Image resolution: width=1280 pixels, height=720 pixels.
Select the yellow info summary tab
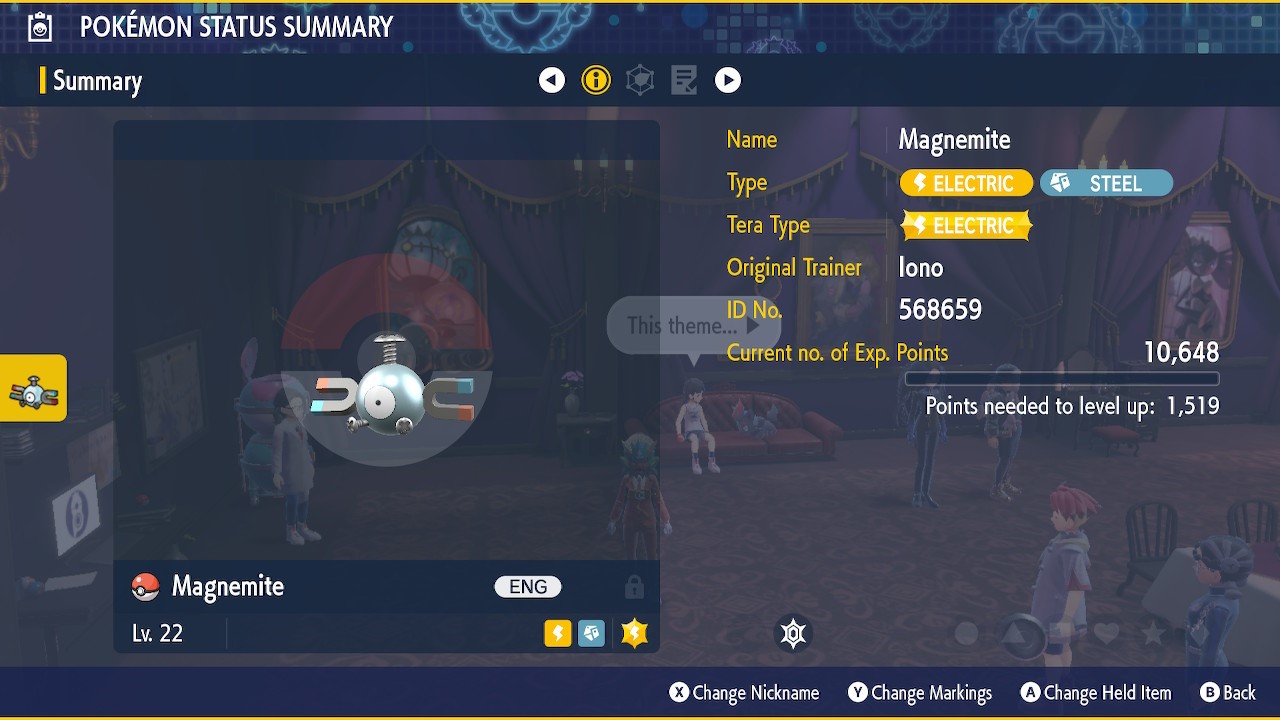[x=596, y=80]
